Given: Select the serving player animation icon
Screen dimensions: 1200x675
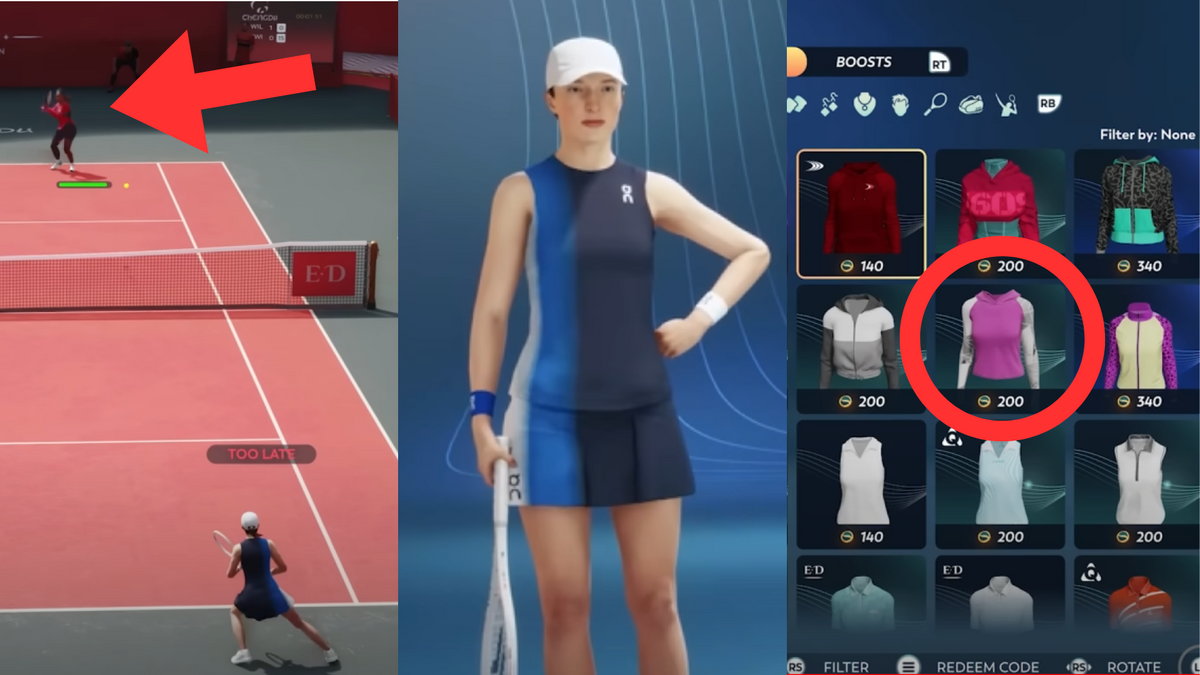Looking at the screenshot, I should (x=1007, y=103).
